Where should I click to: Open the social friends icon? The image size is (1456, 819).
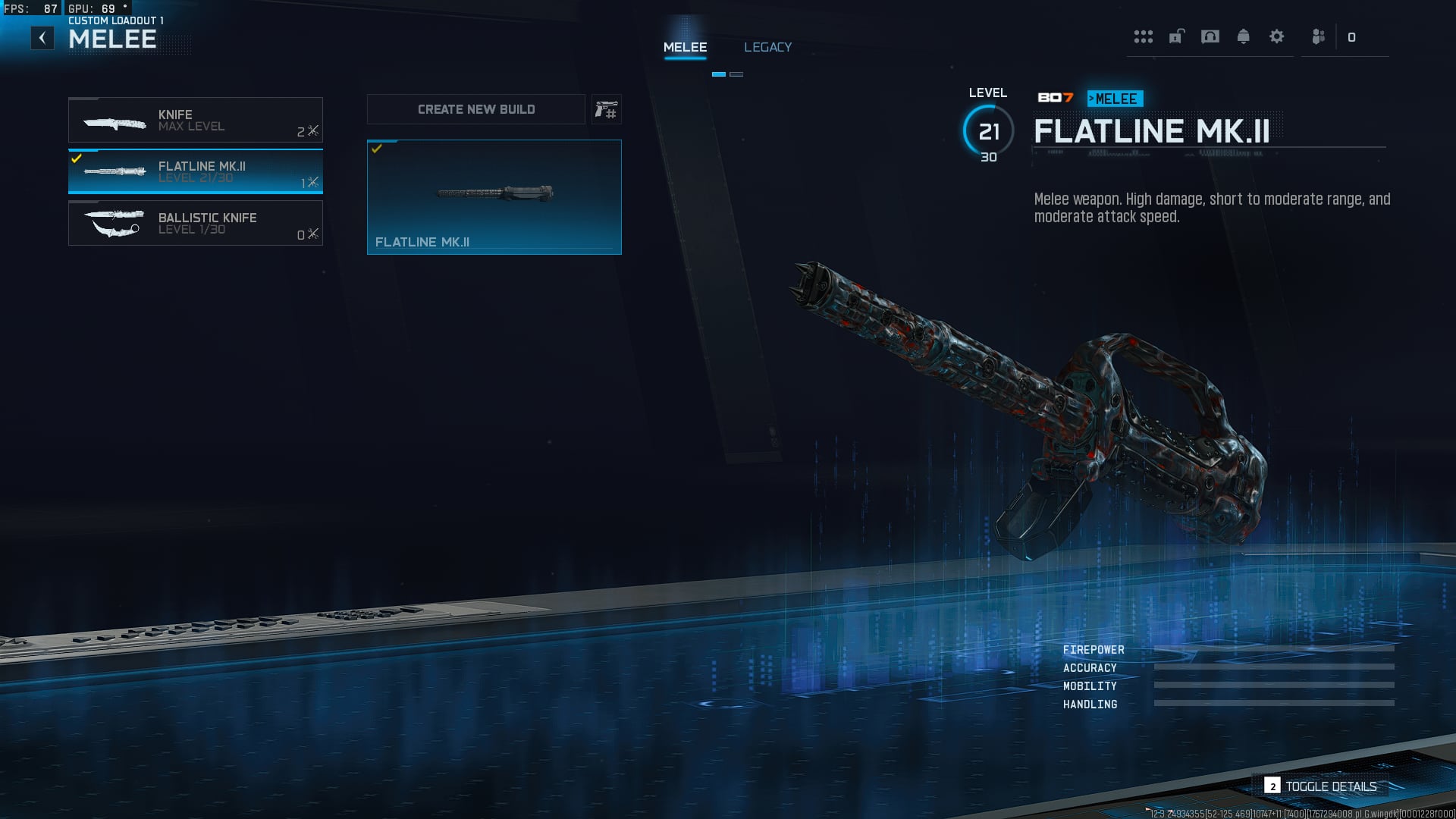[x=1319, y=37]
